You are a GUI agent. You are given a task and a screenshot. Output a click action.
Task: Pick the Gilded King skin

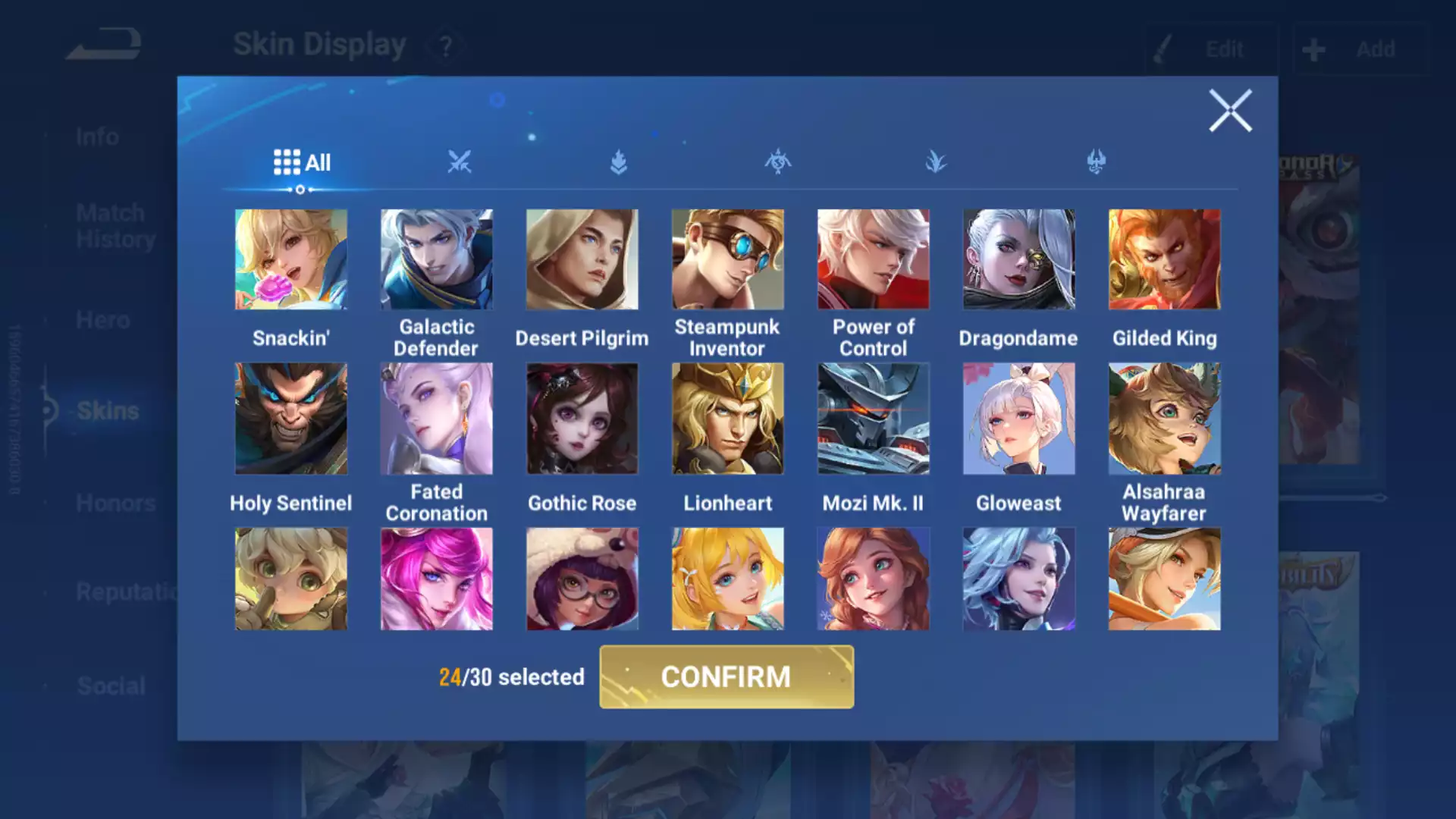1165,259
